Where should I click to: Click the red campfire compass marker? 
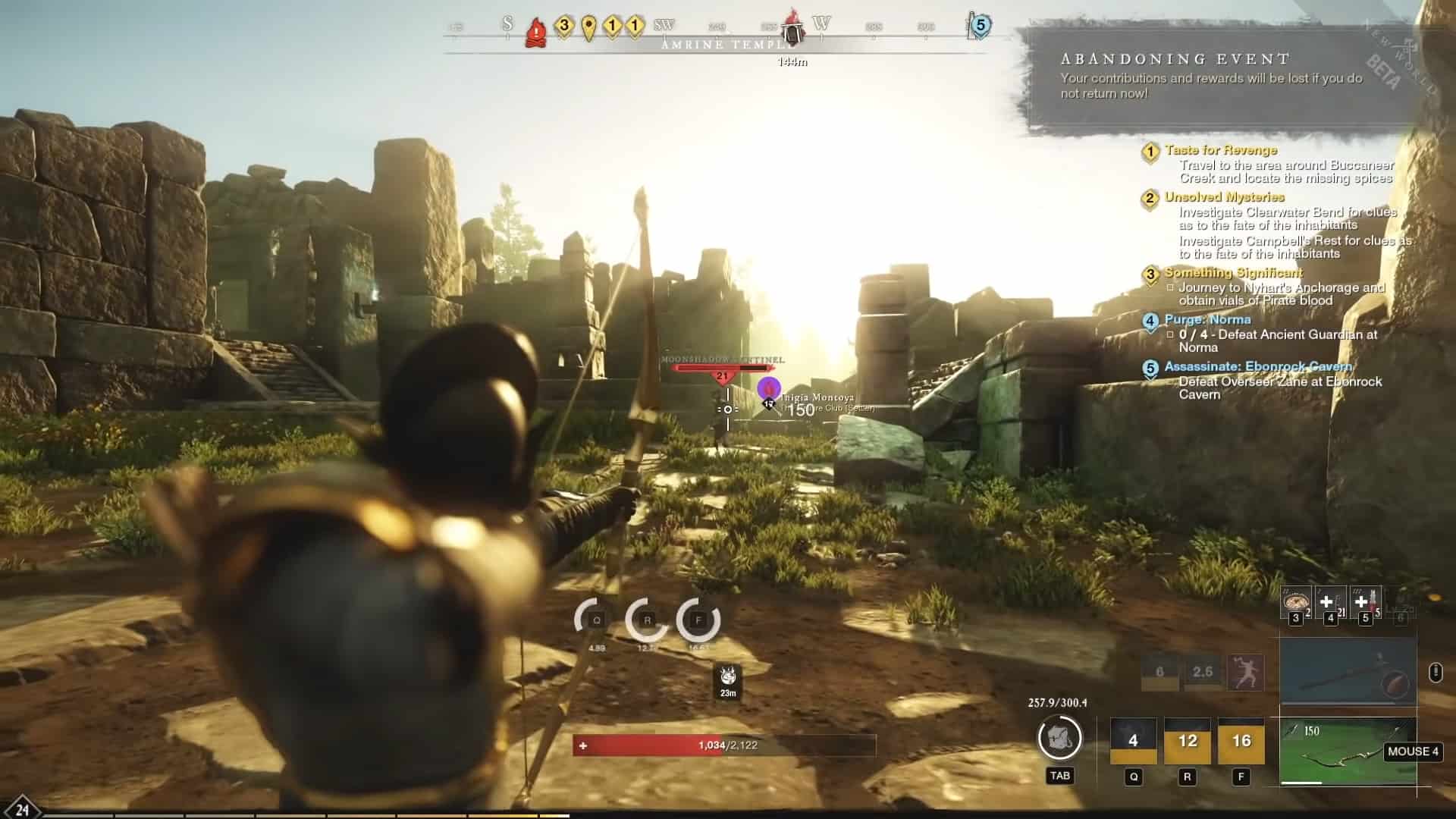click(x=536, y=32)
